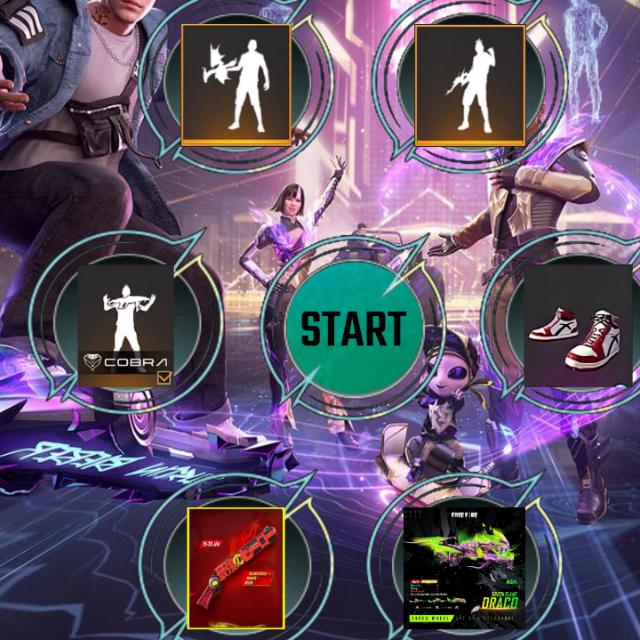Select the emote with figure holding a creature
Screen dimensions: 640x640
click(x=236, y=84)
